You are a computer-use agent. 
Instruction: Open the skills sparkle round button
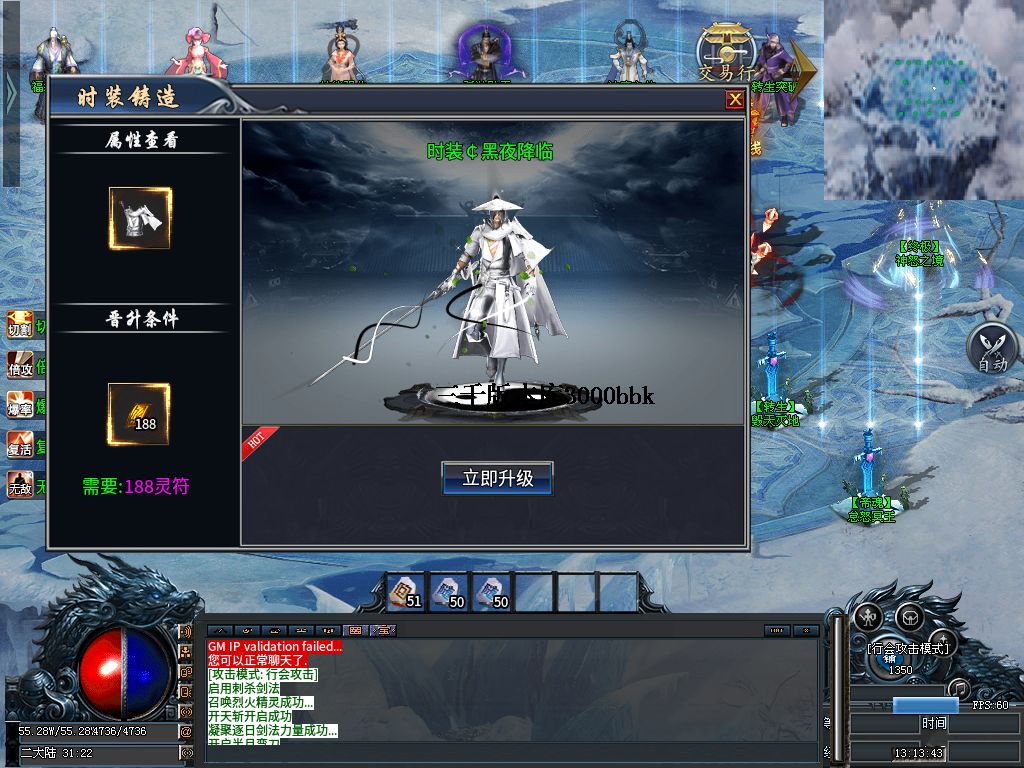[941, 642]
